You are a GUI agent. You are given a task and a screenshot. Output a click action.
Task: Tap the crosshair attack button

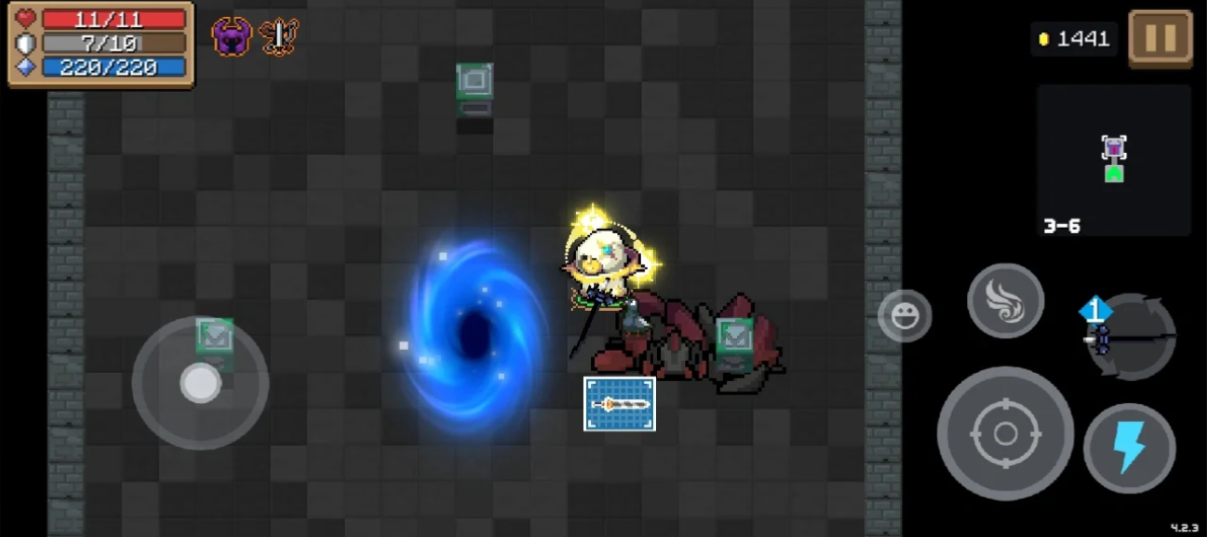(x=1005, y=433)
